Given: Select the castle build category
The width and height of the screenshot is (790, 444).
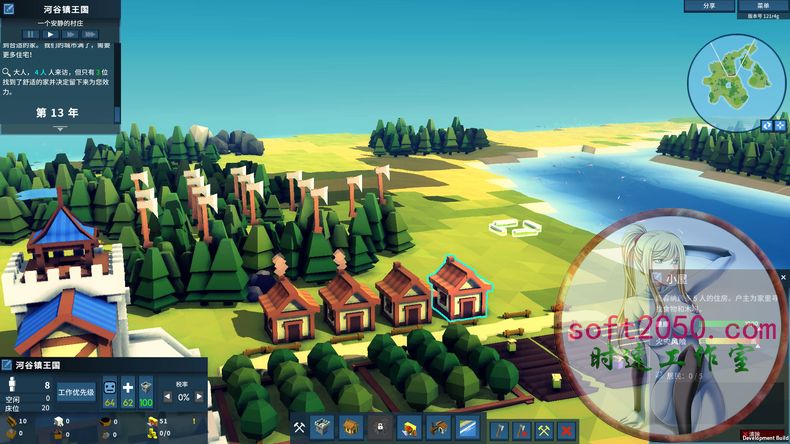Looking at the screenshot, I should coord(323,428).
